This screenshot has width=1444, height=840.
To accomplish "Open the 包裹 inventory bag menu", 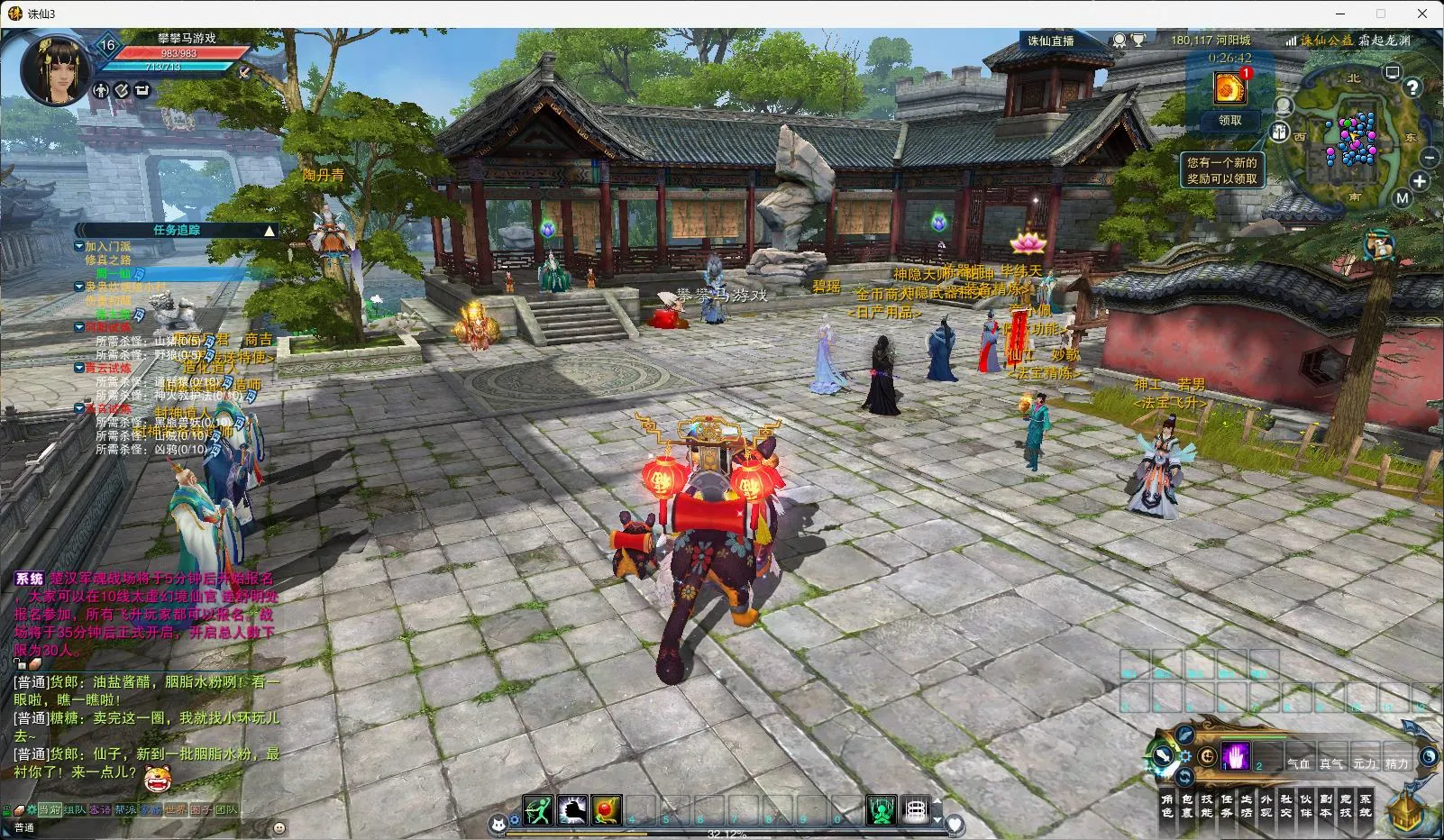I will (1187, 805).
